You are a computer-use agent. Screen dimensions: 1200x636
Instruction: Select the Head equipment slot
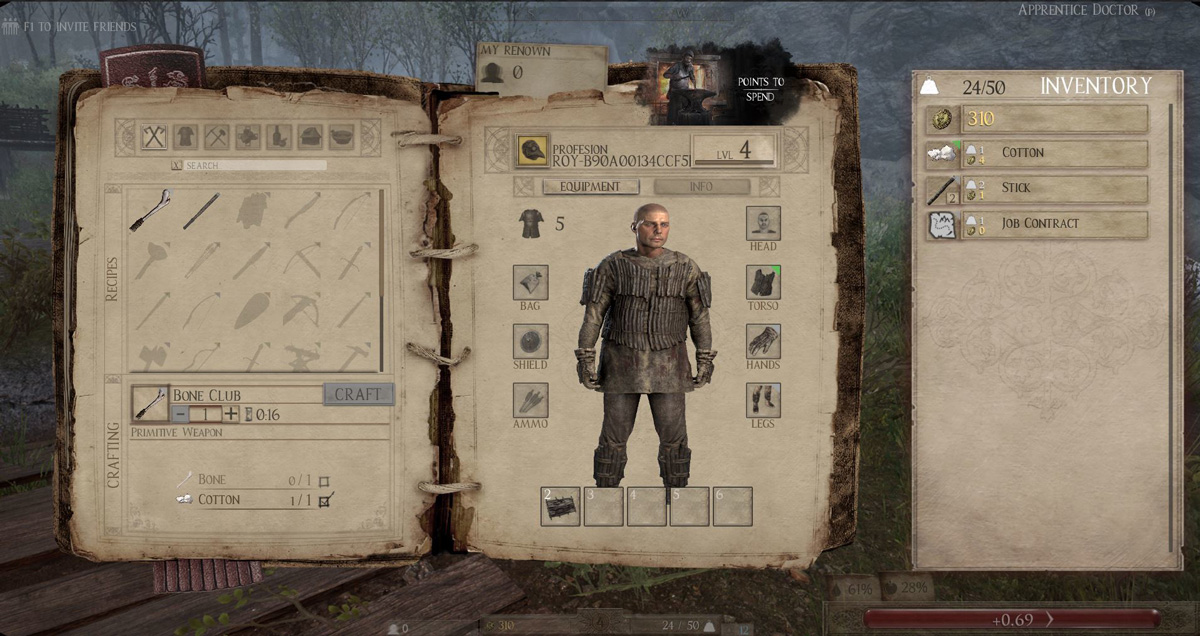point(763,223)
